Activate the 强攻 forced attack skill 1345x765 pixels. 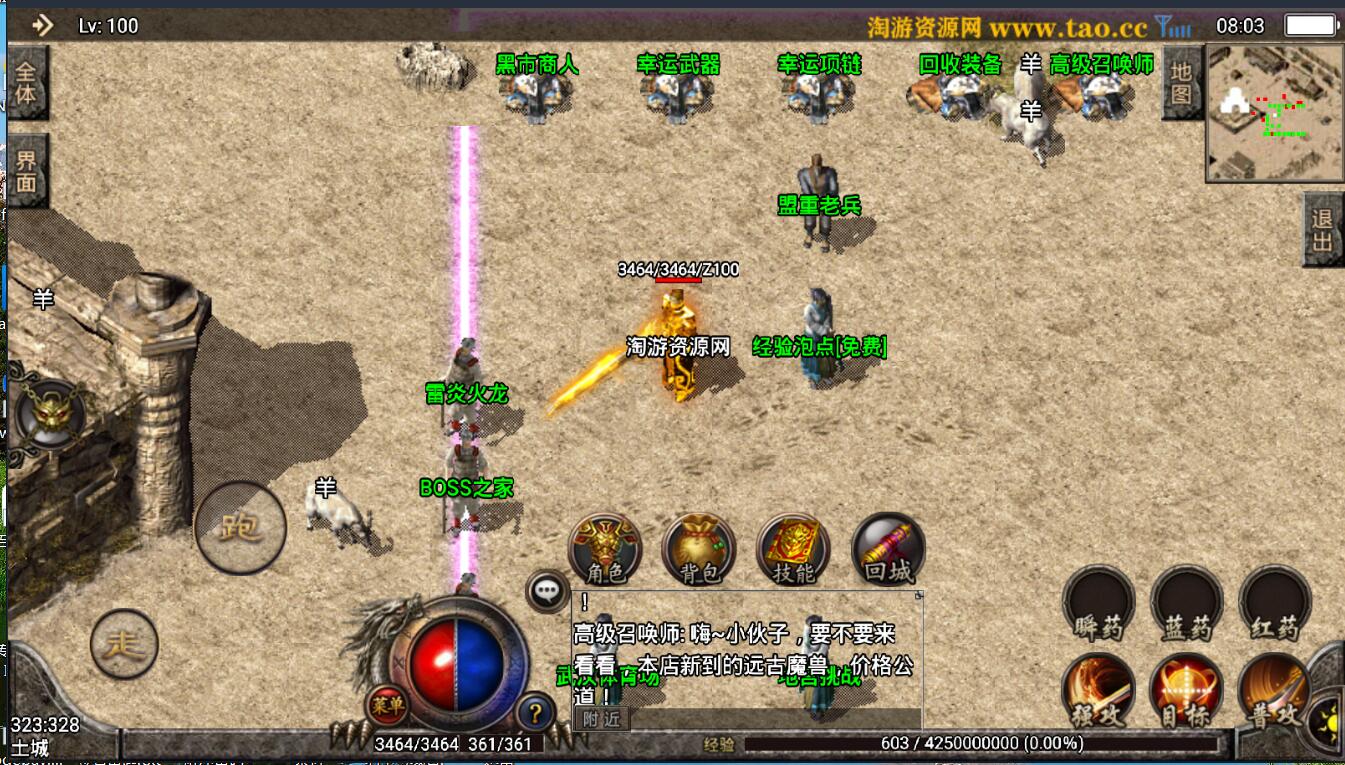[x=1099, y=690]
